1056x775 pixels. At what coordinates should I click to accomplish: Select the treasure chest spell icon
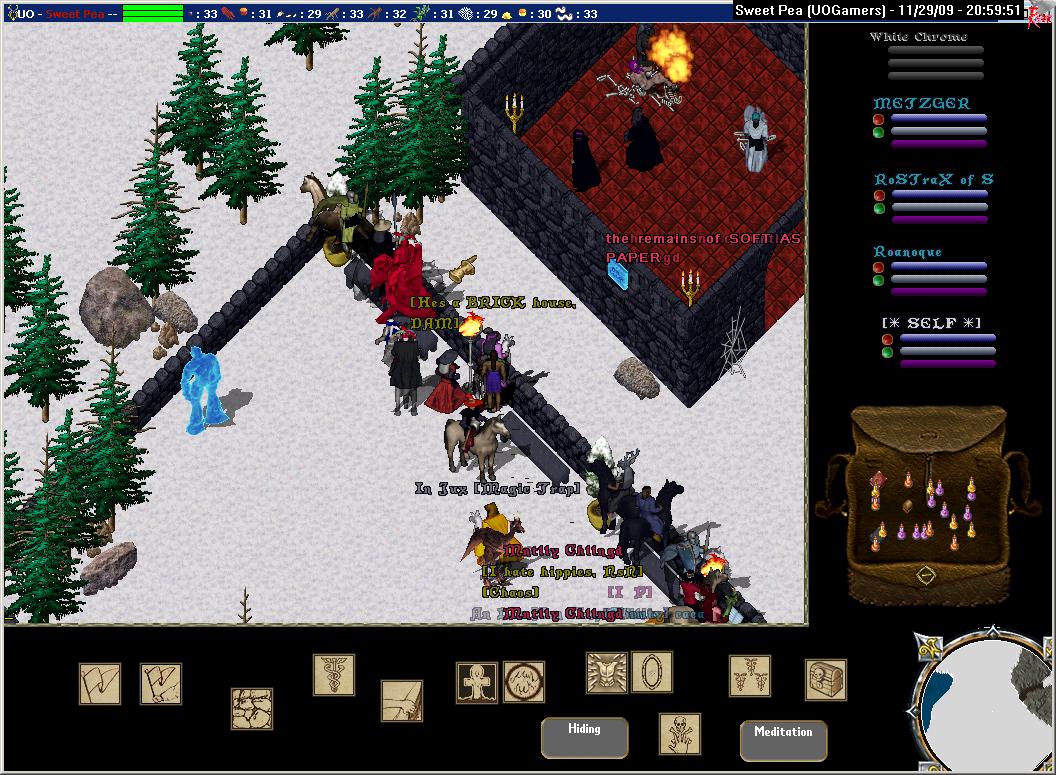click(x=826, y=680)
